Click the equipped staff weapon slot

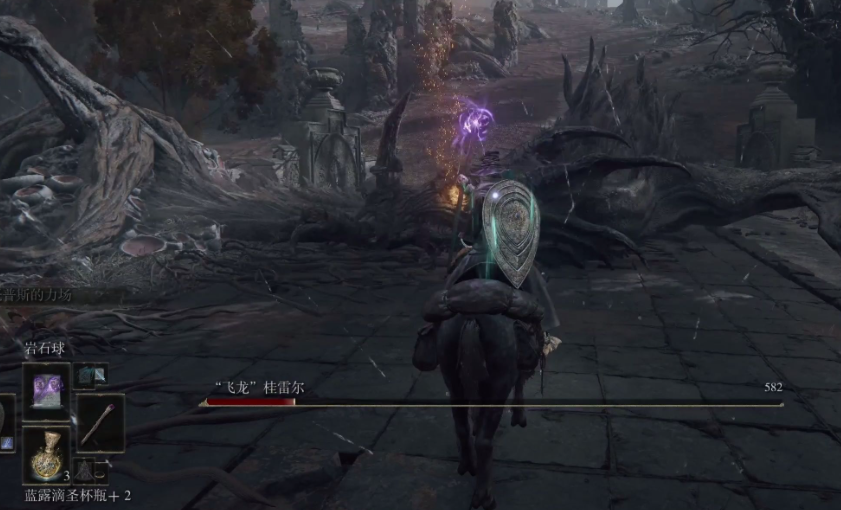coord(100,421)
